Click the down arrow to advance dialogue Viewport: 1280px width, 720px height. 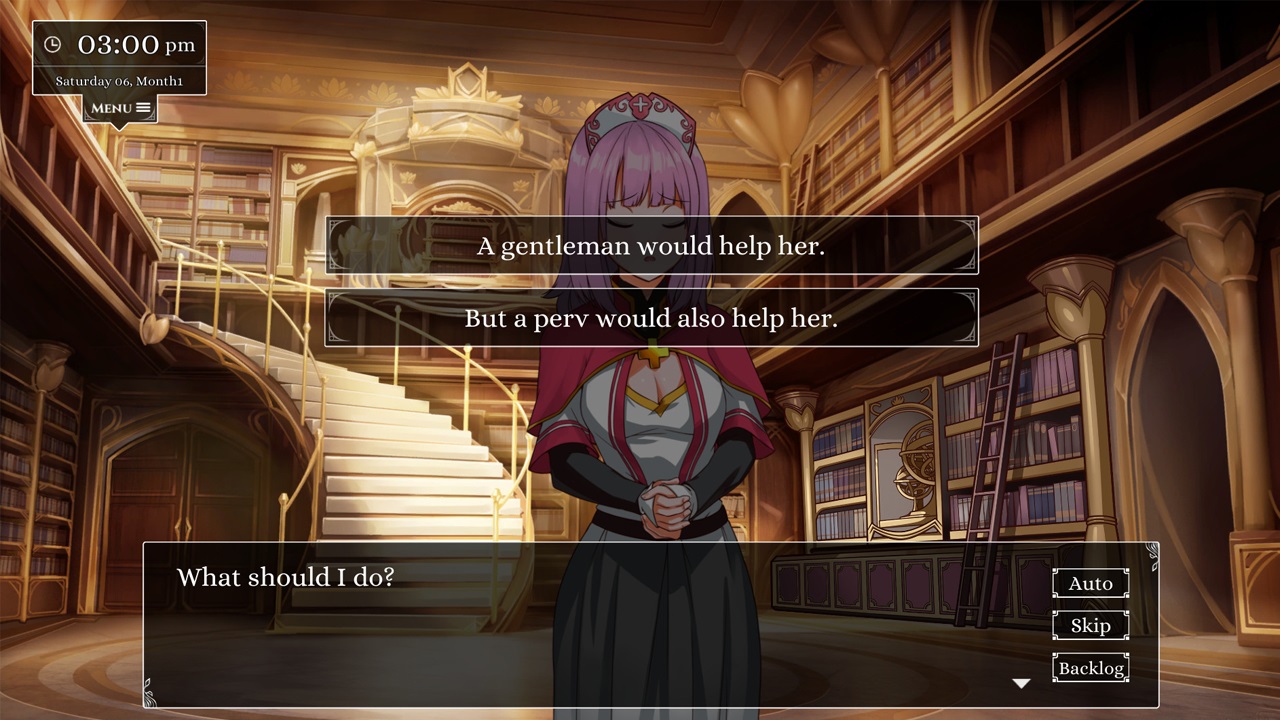click(x=1021, y=682)
